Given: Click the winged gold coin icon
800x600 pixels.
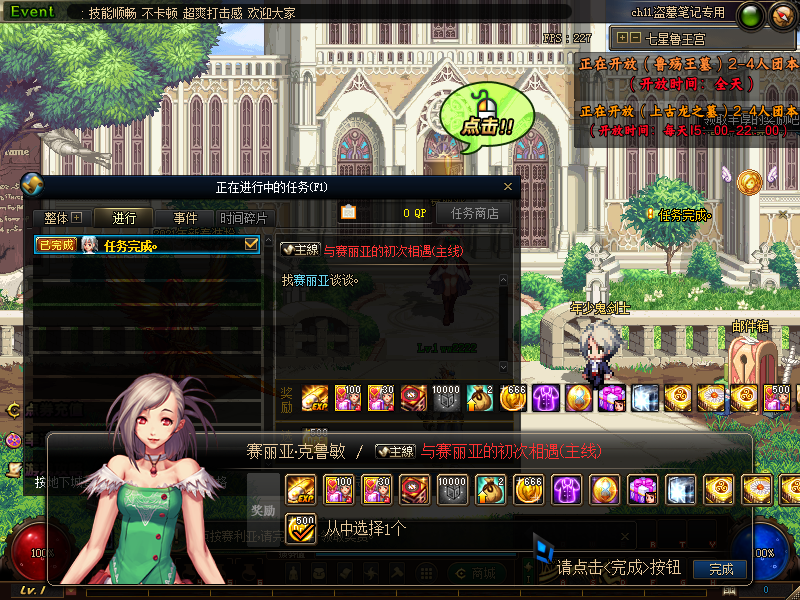Looking at the screenshot, I should coord(749,181).
